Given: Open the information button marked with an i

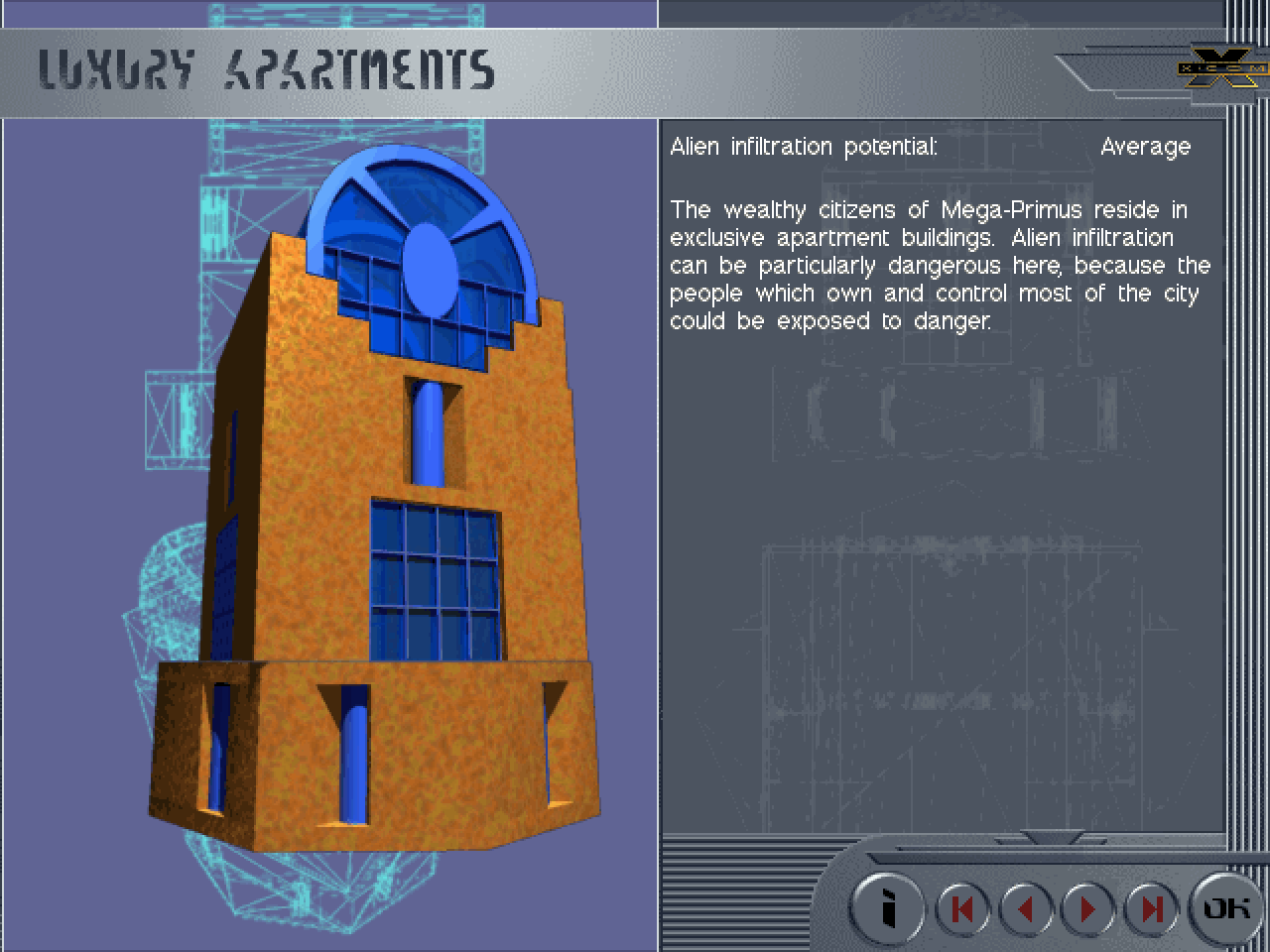Looking at the screenshot, I should click(x=889, y=907).
